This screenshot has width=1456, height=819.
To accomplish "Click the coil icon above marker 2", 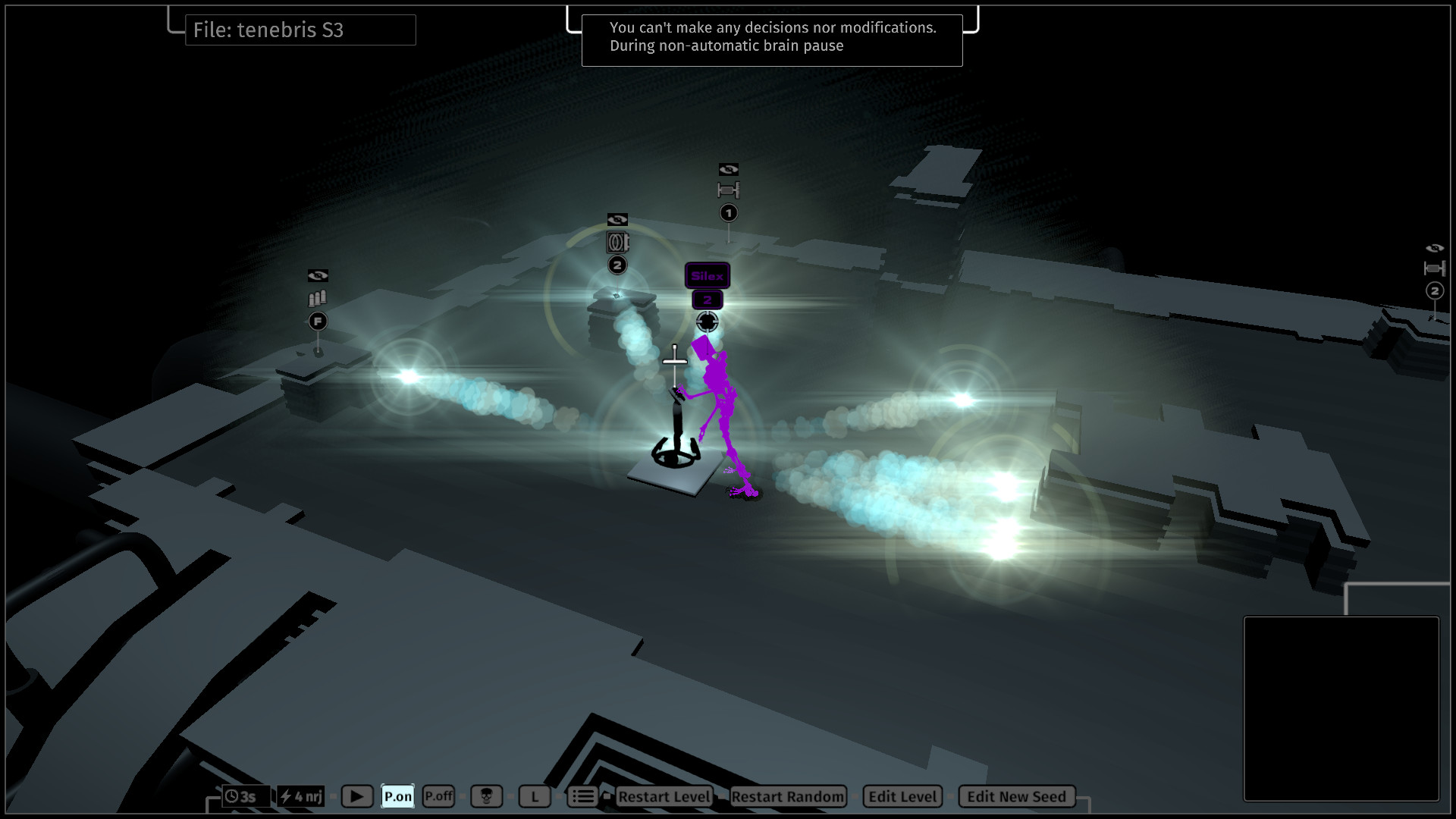I will [x=617, y=243].
